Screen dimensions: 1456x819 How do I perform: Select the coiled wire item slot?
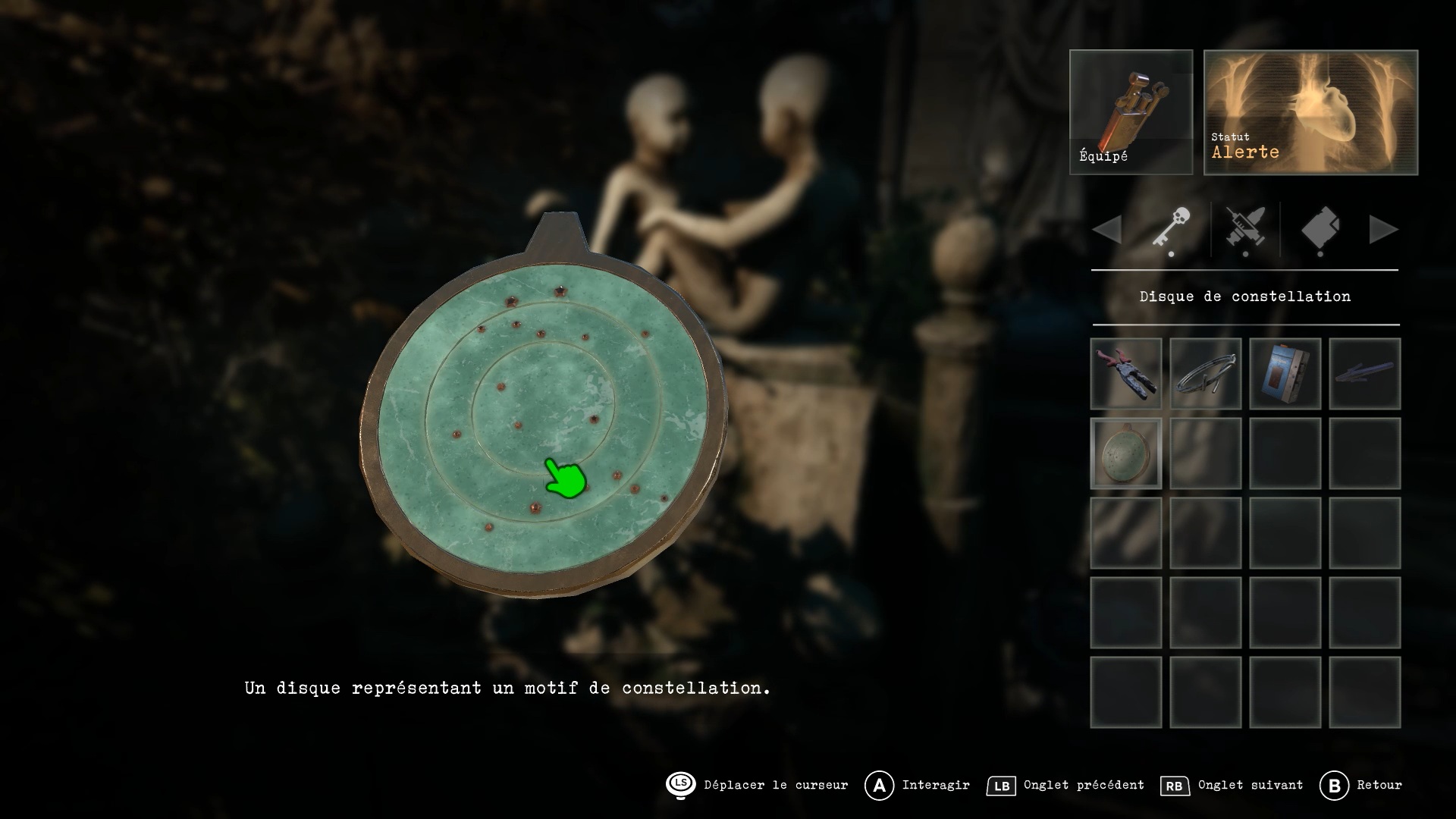1206,374
